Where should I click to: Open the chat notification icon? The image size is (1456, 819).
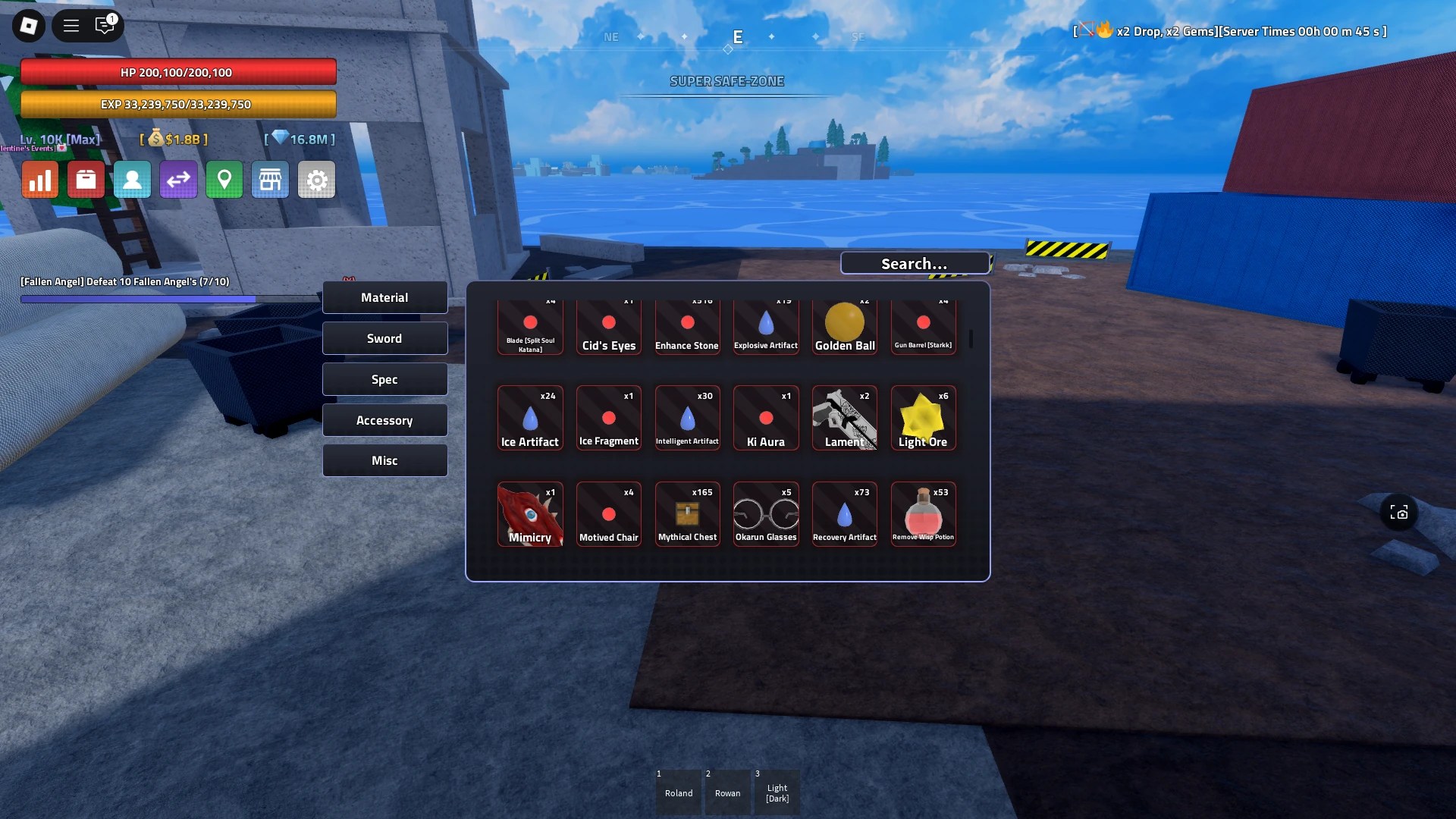tap(105, 25)
